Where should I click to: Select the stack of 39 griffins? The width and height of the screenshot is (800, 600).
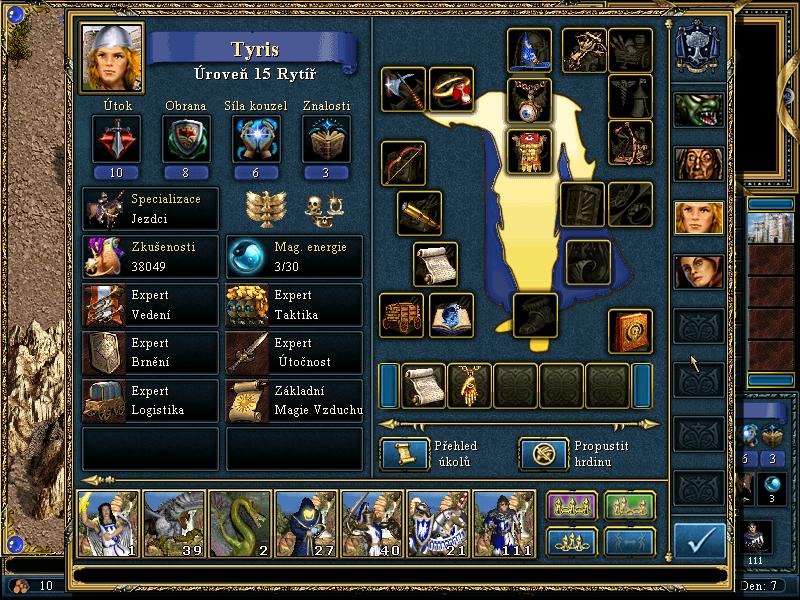(x=174, y=524)
